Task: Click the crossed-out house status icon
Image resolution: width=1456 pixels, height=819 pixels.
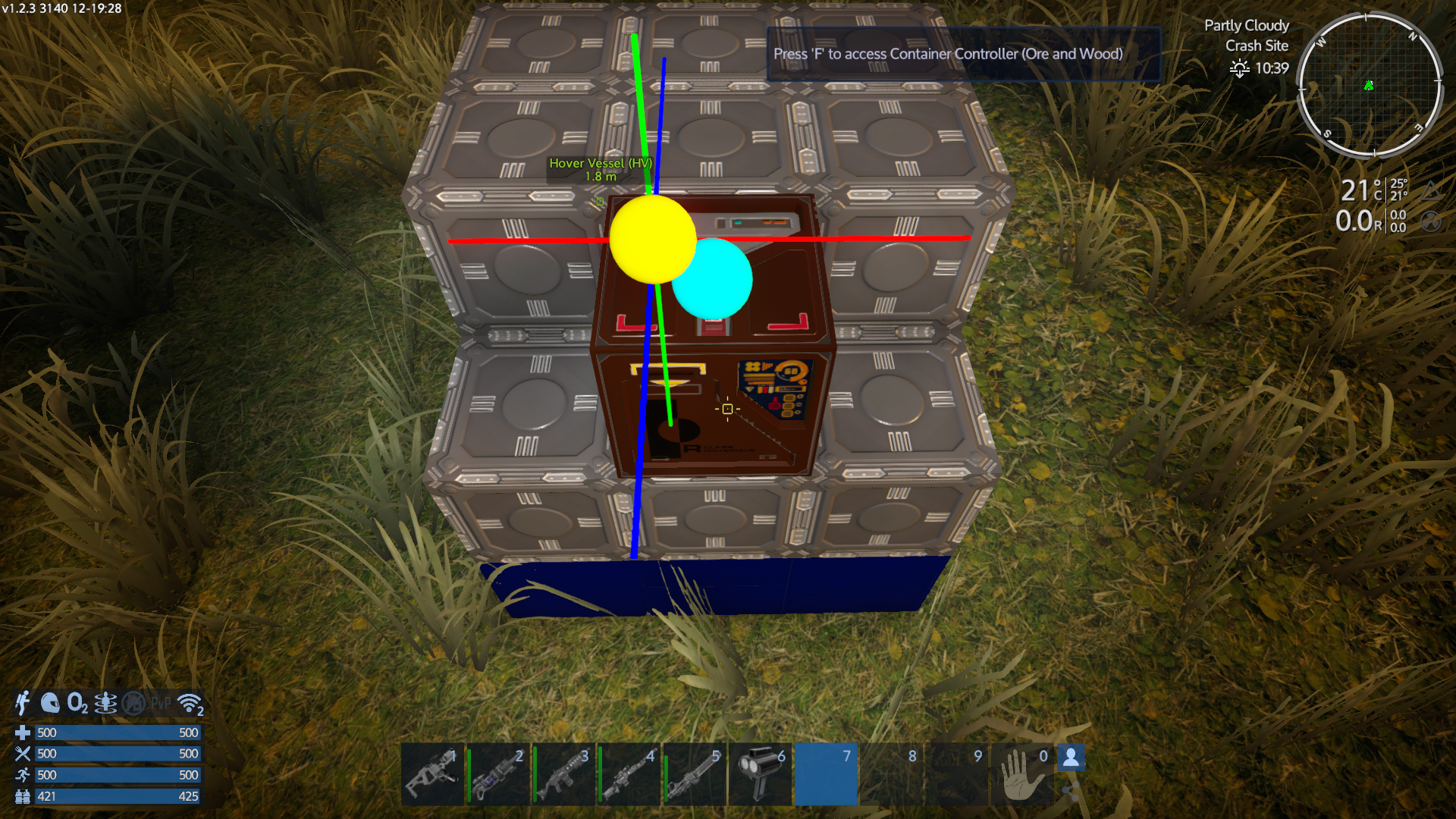Action: (134, 704)
